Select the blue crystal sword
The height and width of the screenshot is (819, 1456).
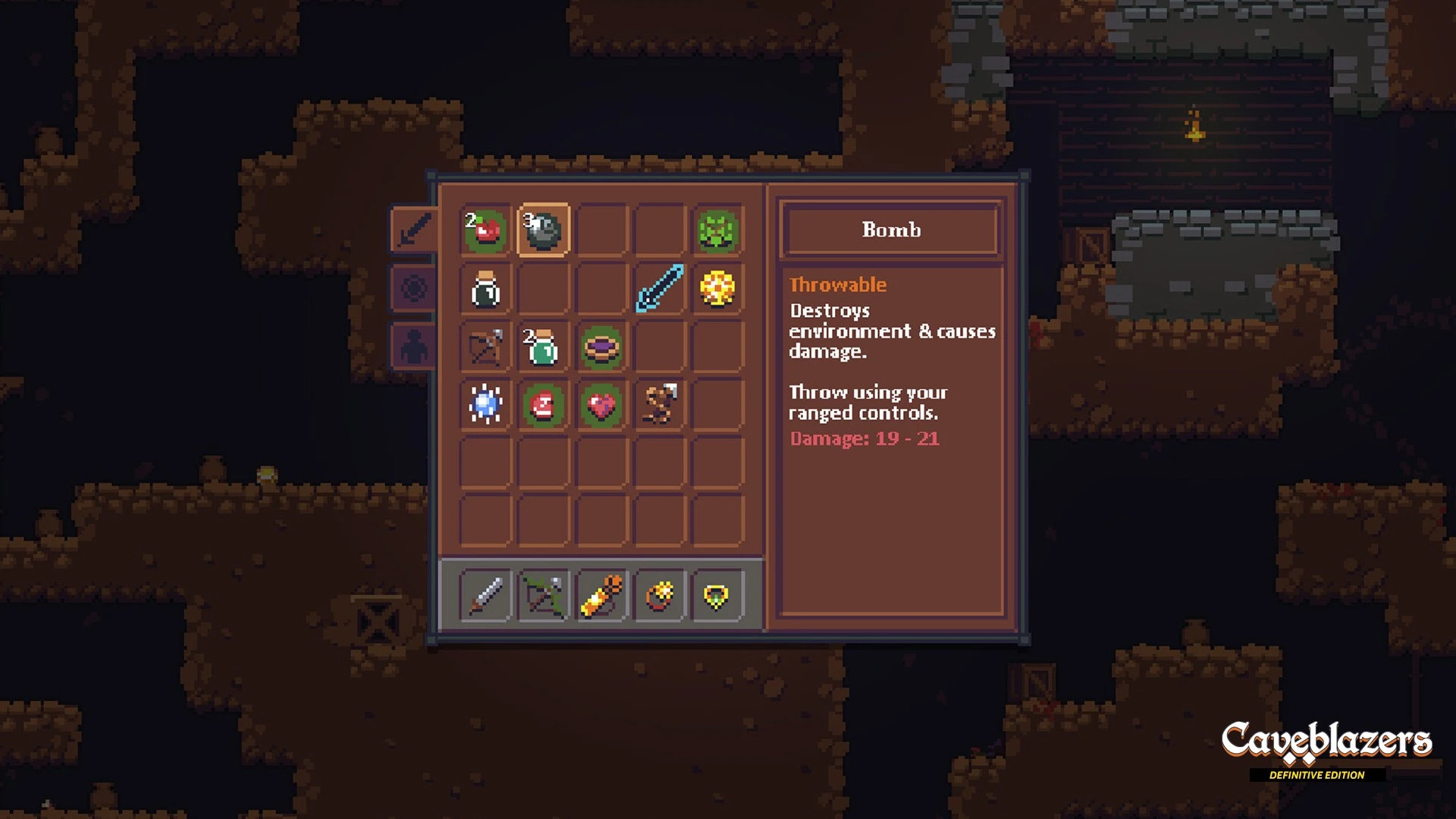659,289
